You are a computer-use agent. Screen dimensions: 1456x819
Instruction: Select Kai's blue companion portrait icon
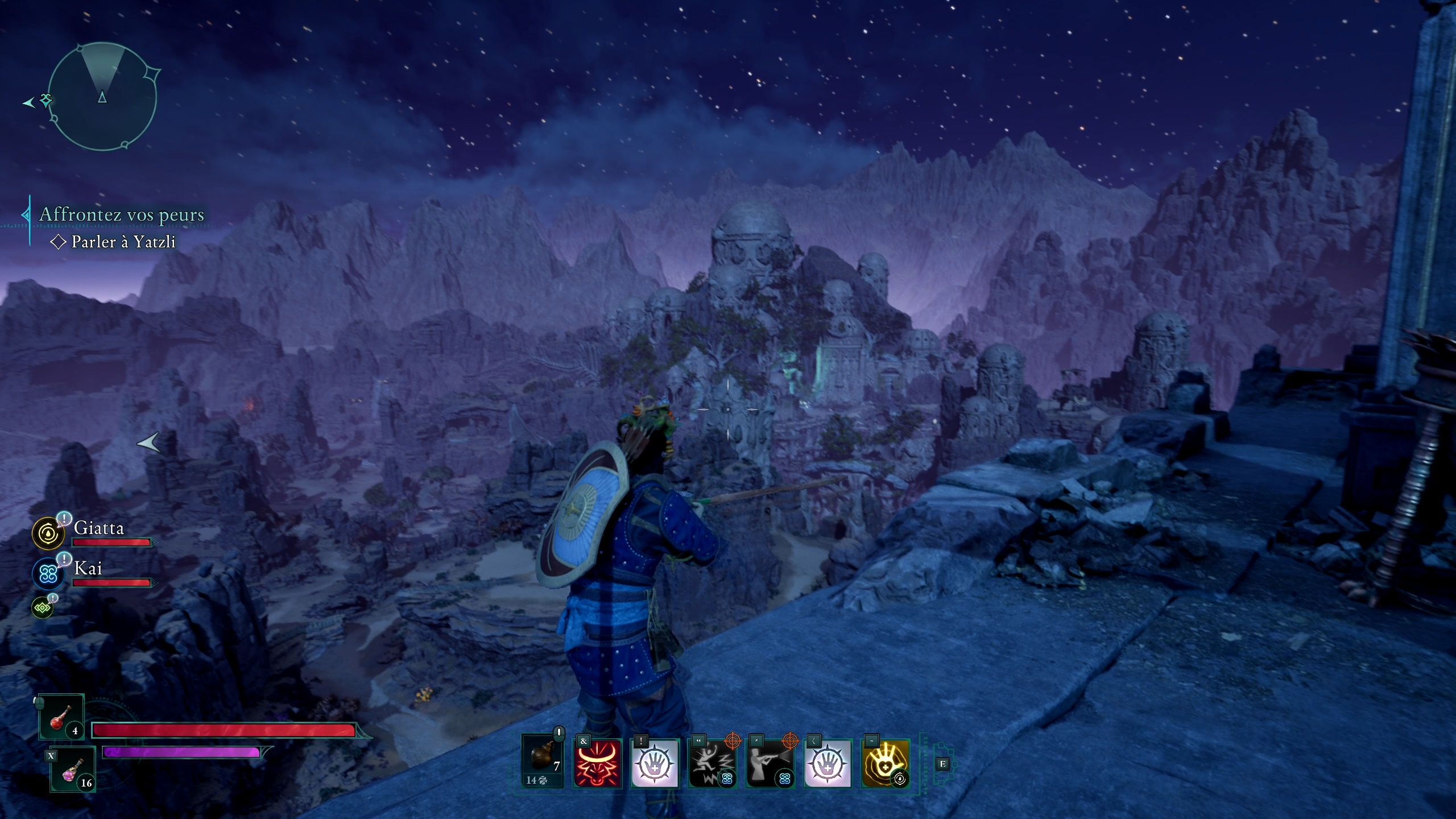coord(48,573)
